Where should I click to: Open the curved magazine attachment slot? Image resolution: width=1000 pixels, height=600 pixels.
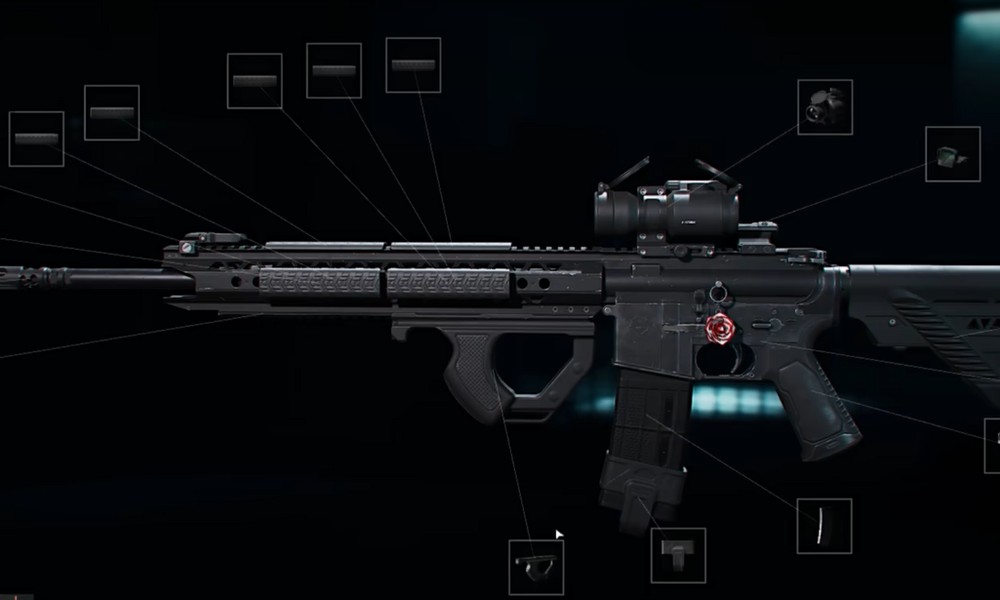click(x=824, y=525)
